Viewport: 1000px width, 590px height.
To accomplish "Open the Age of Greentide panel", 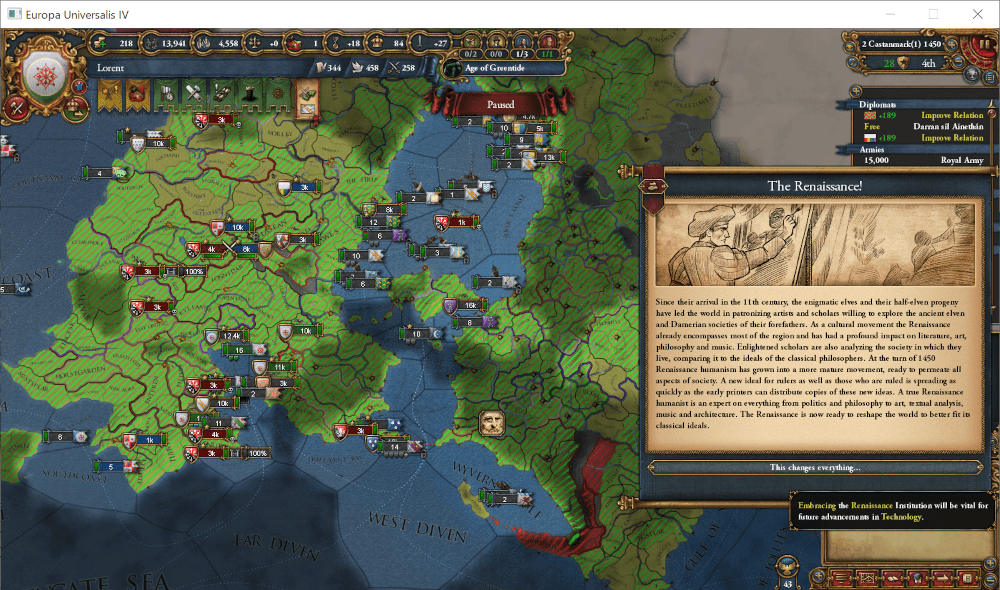I will click(x=494, y=68).
